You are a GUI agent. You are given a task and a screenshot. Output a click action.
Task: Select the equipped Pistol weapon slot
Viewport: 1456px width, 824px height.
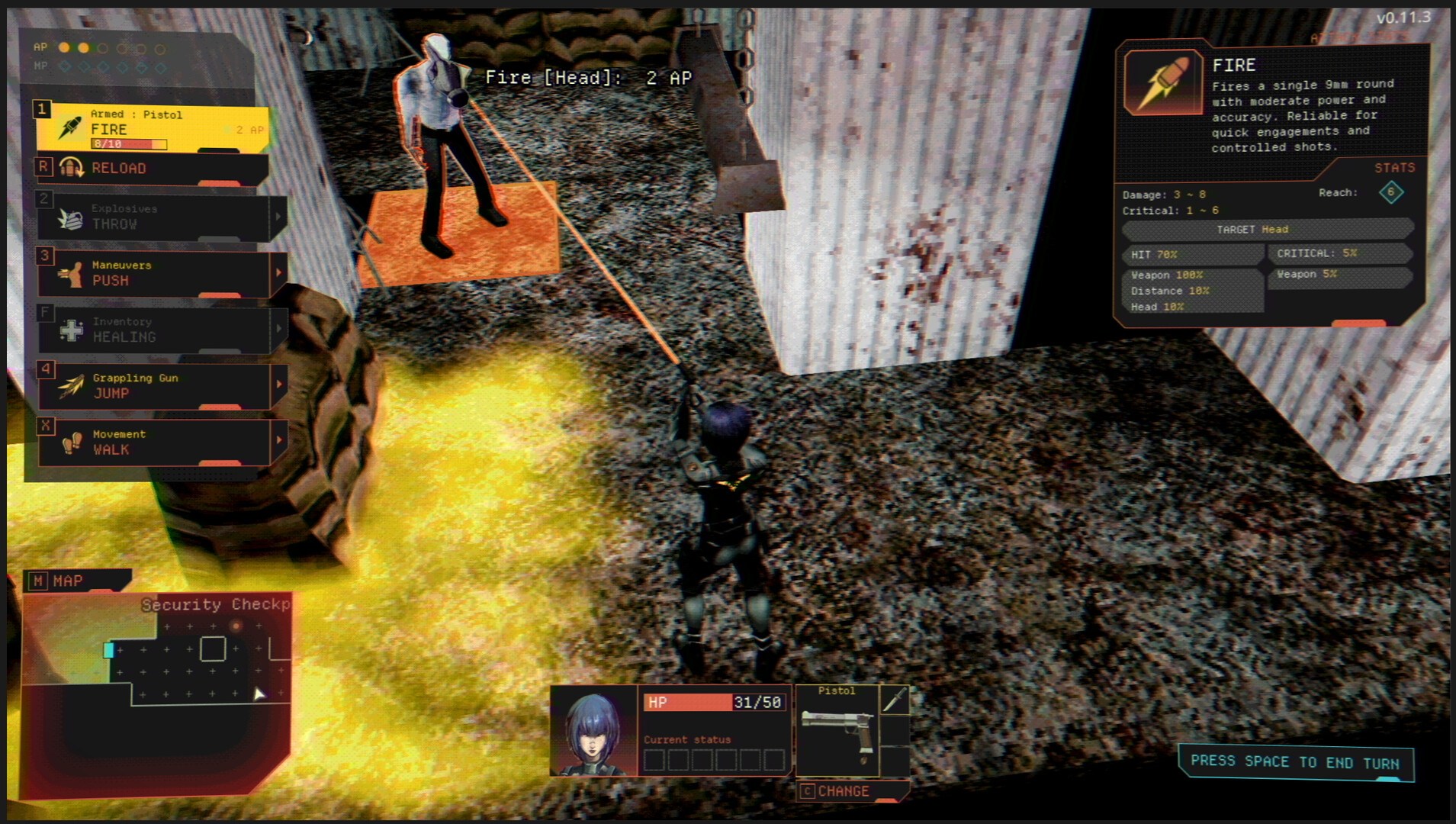[x=837, y=729]
